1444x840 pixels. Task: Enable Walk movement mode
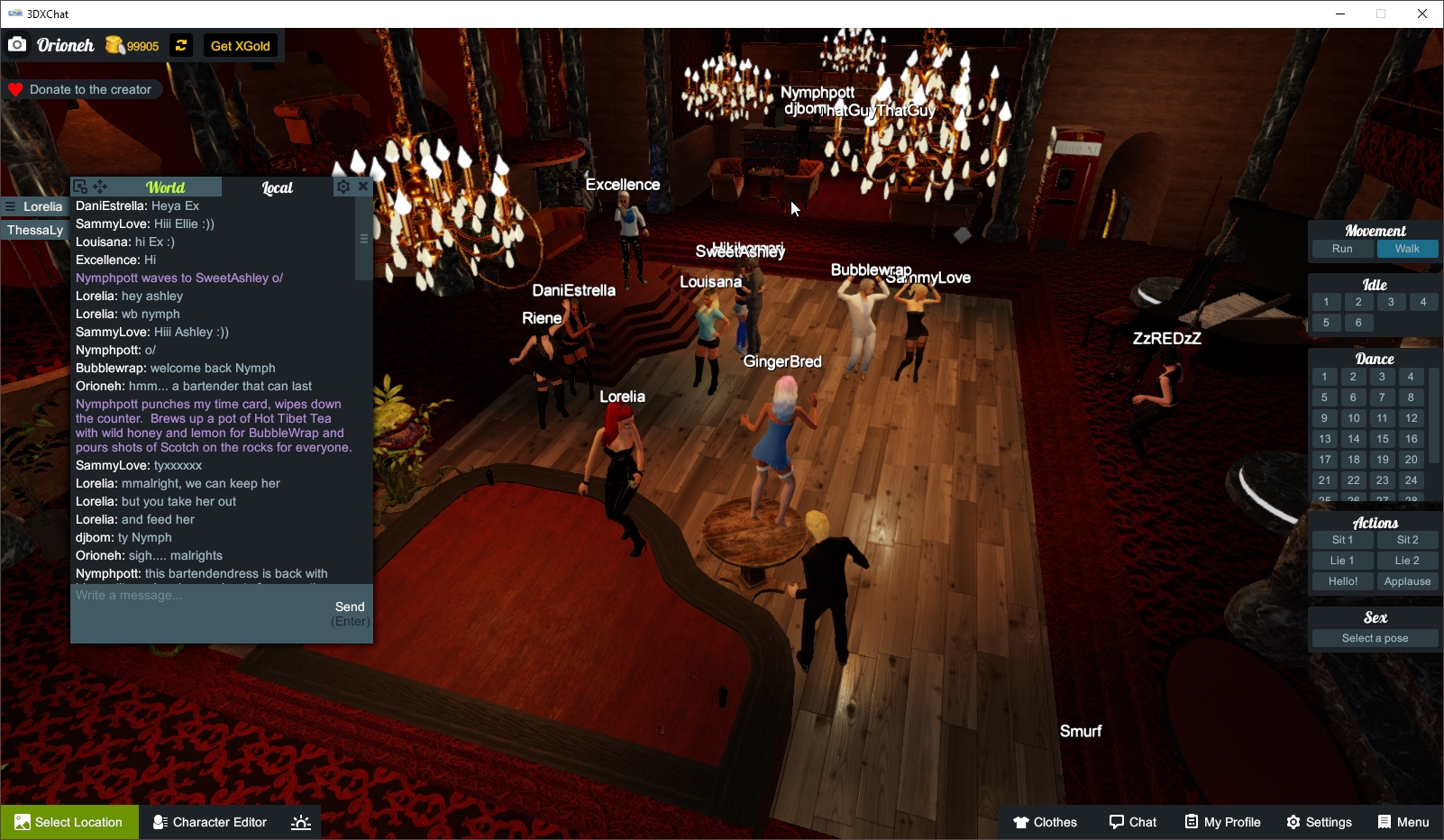(x=1408, y=249)
